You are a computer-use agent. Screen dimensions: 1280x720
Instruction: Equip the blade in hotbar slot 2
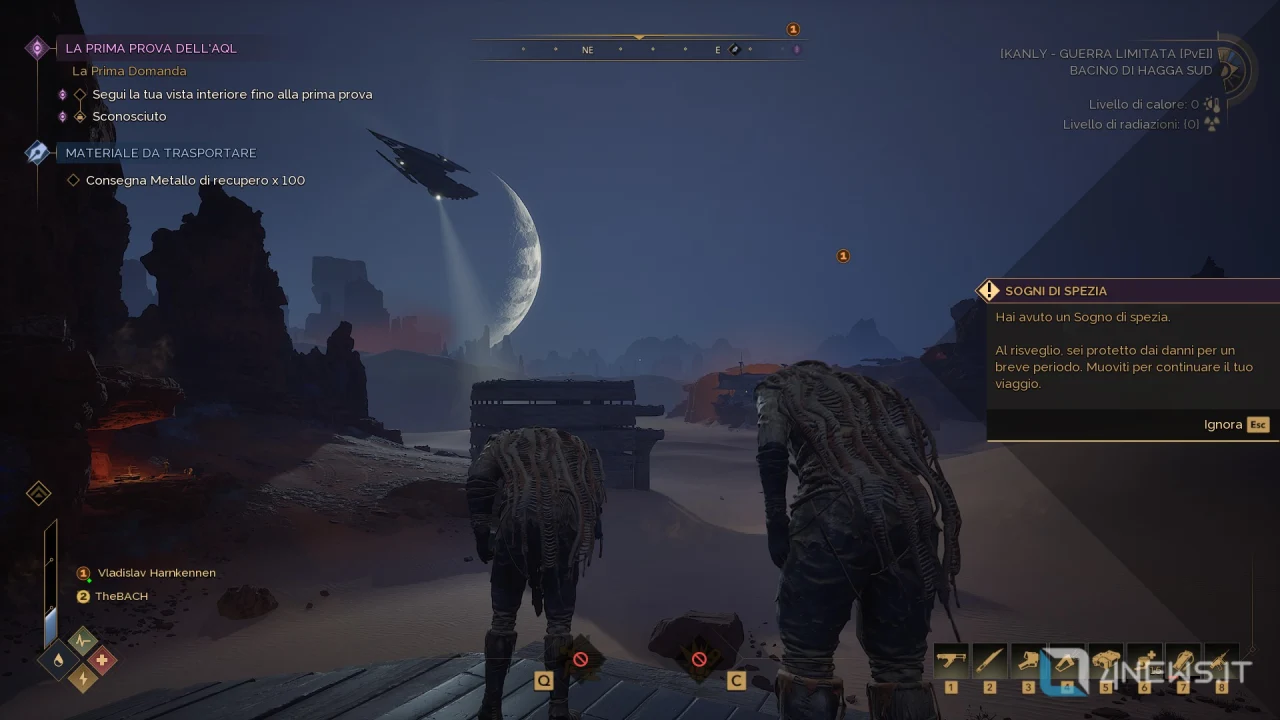pos(990,661)
